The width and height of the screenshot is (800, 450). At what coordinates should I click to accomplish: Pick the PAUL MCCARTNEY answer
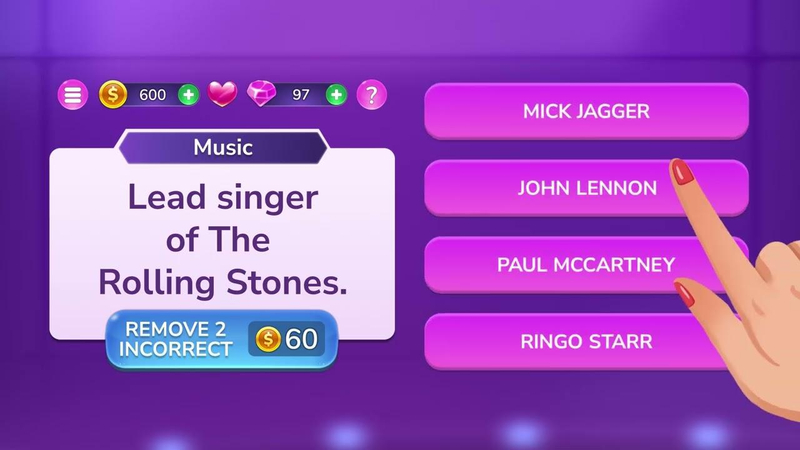click(586, 265)
